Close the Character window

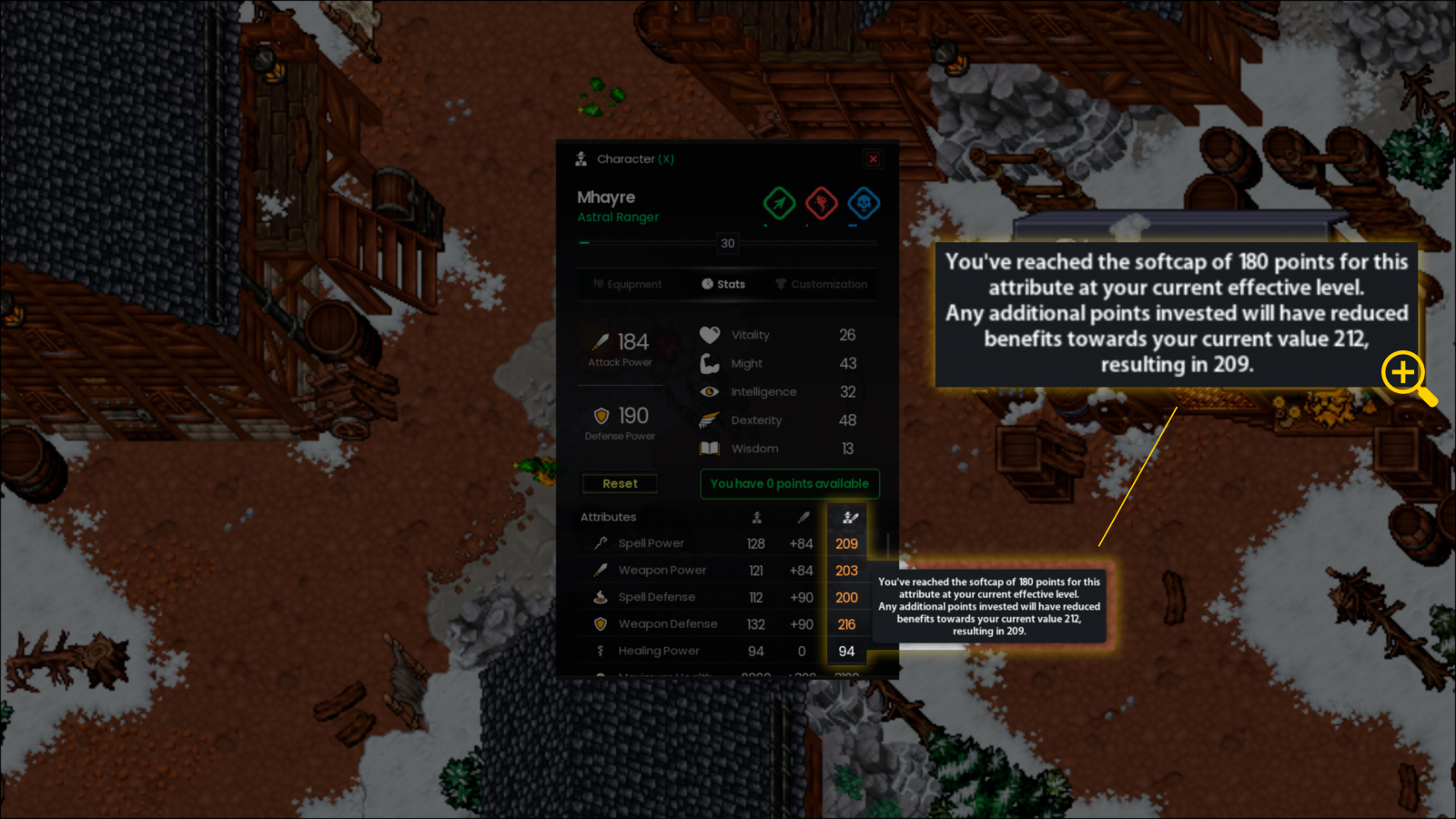click(873, 159)
